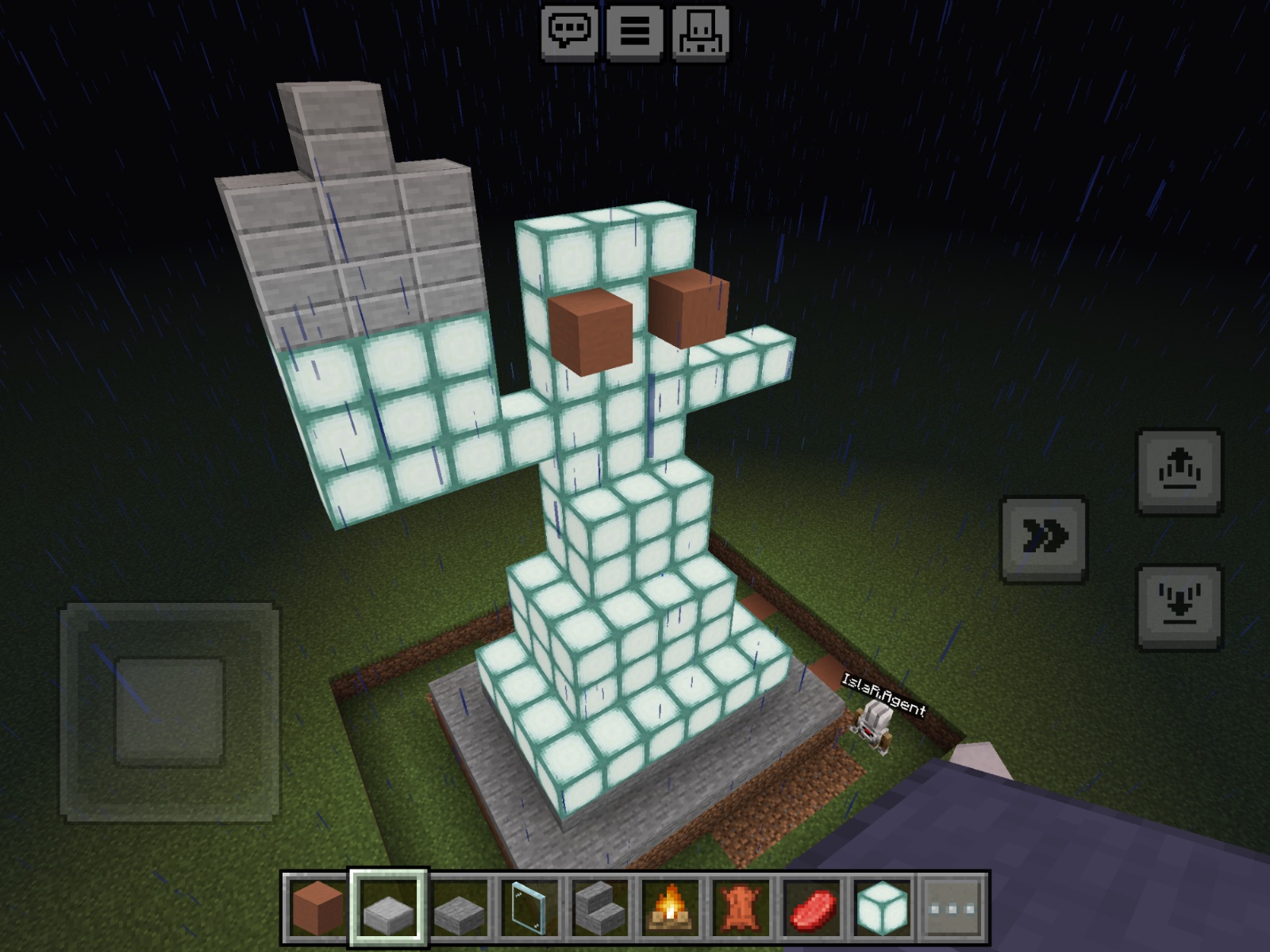
Task: Launch the Agent code builder button
Action: click(x=700, y=32)
